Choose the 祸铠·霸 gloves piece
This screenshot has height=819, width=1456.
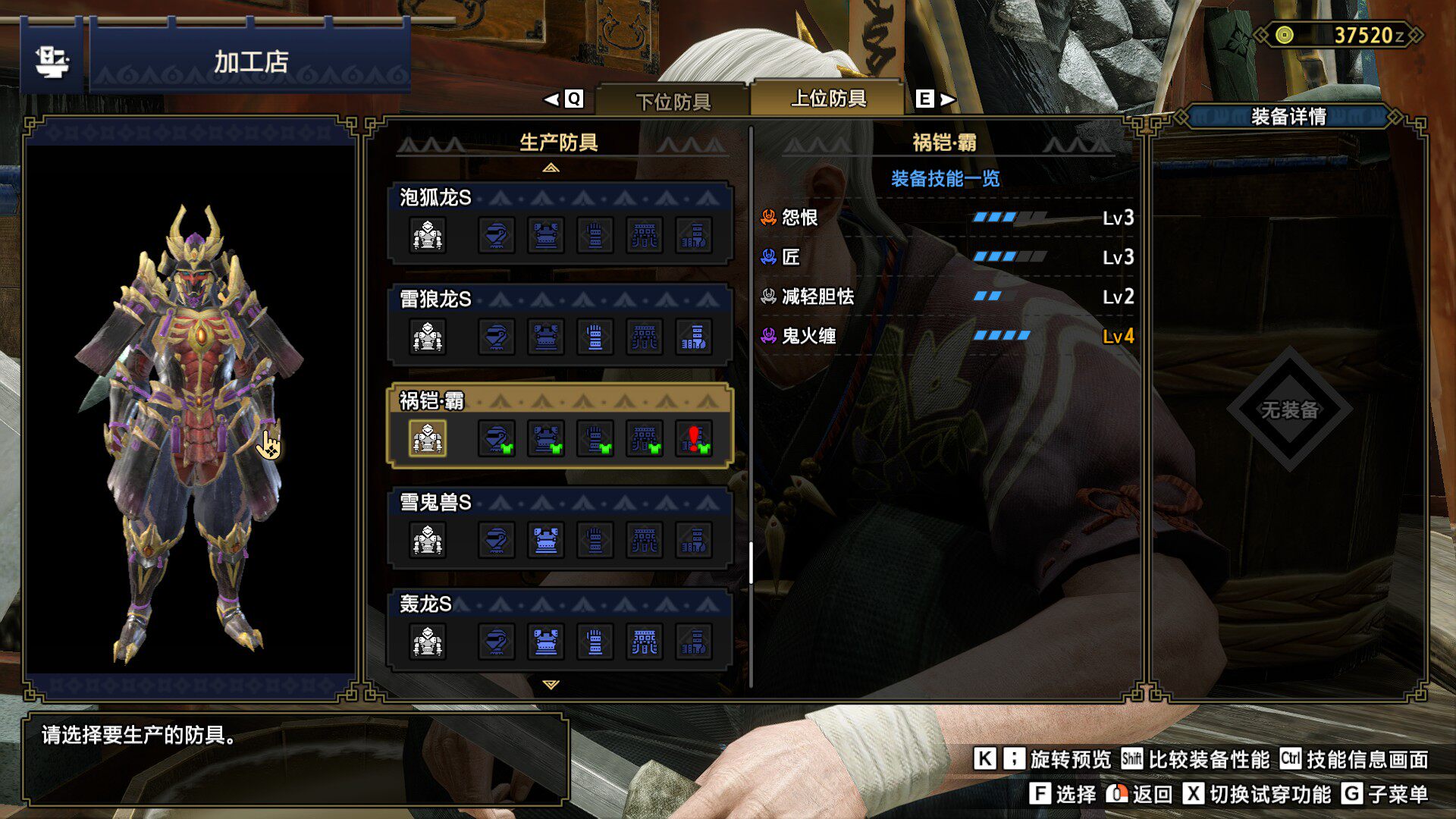595,438
